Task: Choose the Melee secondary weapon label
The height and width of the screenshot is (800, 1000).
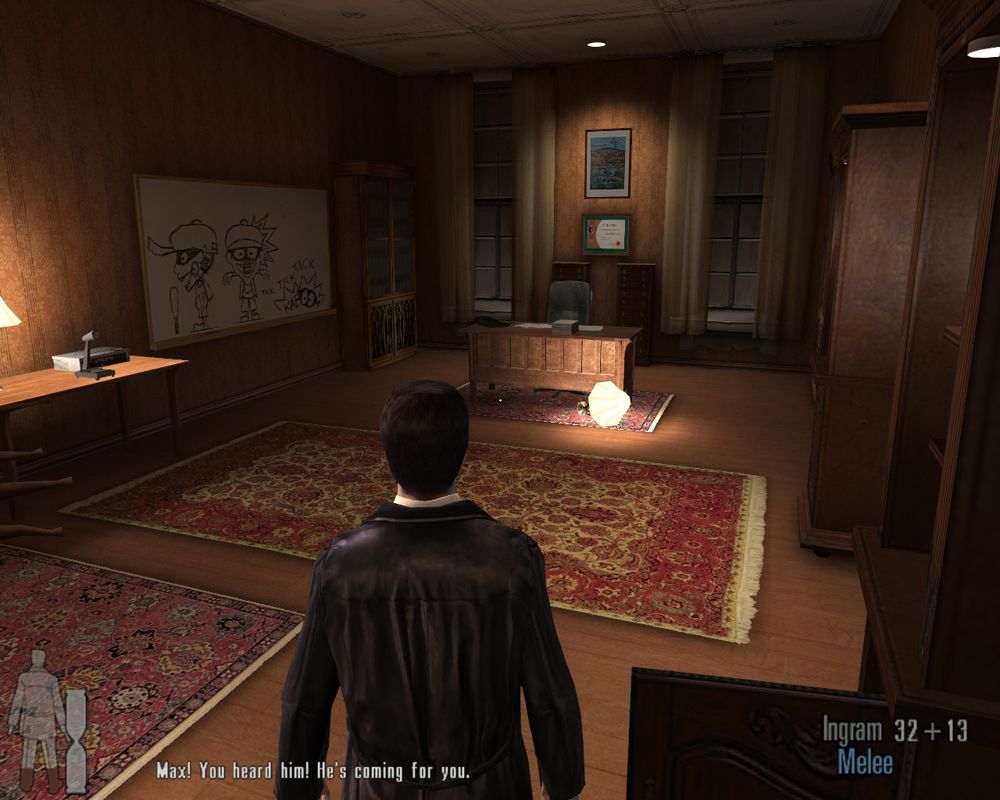Action: point(866,762)
